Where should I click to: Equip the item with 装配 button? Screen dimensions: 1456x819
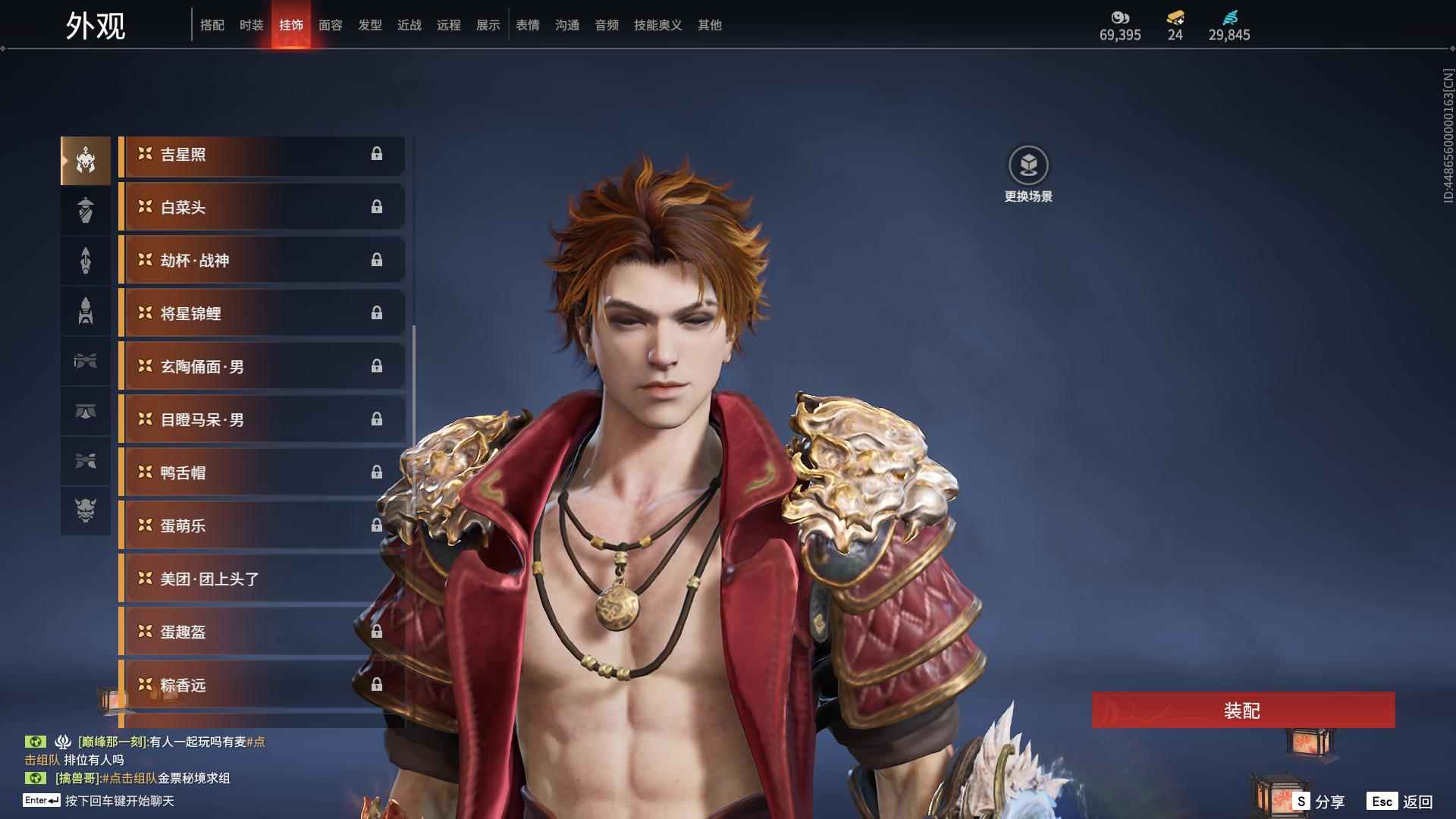click(x=1243, y=711)
